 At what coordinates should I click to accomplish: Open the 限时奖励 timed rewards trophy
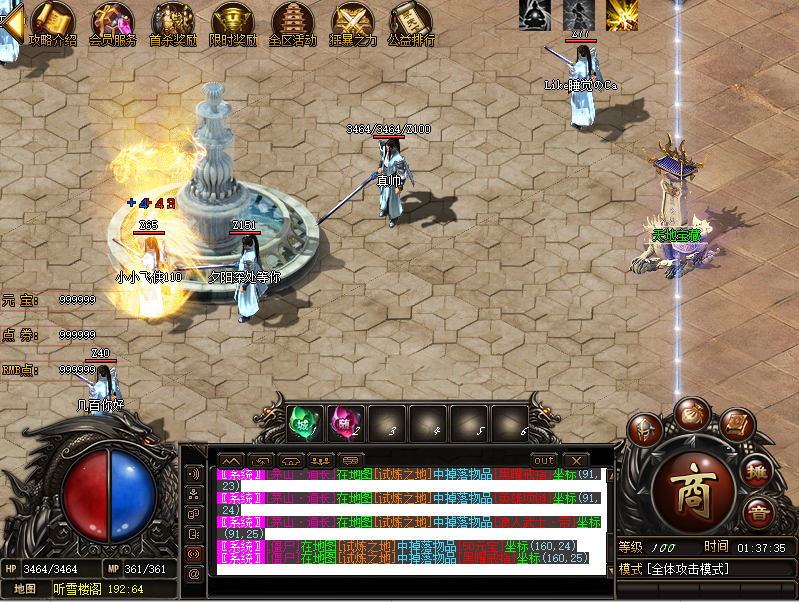coord(232,24)
